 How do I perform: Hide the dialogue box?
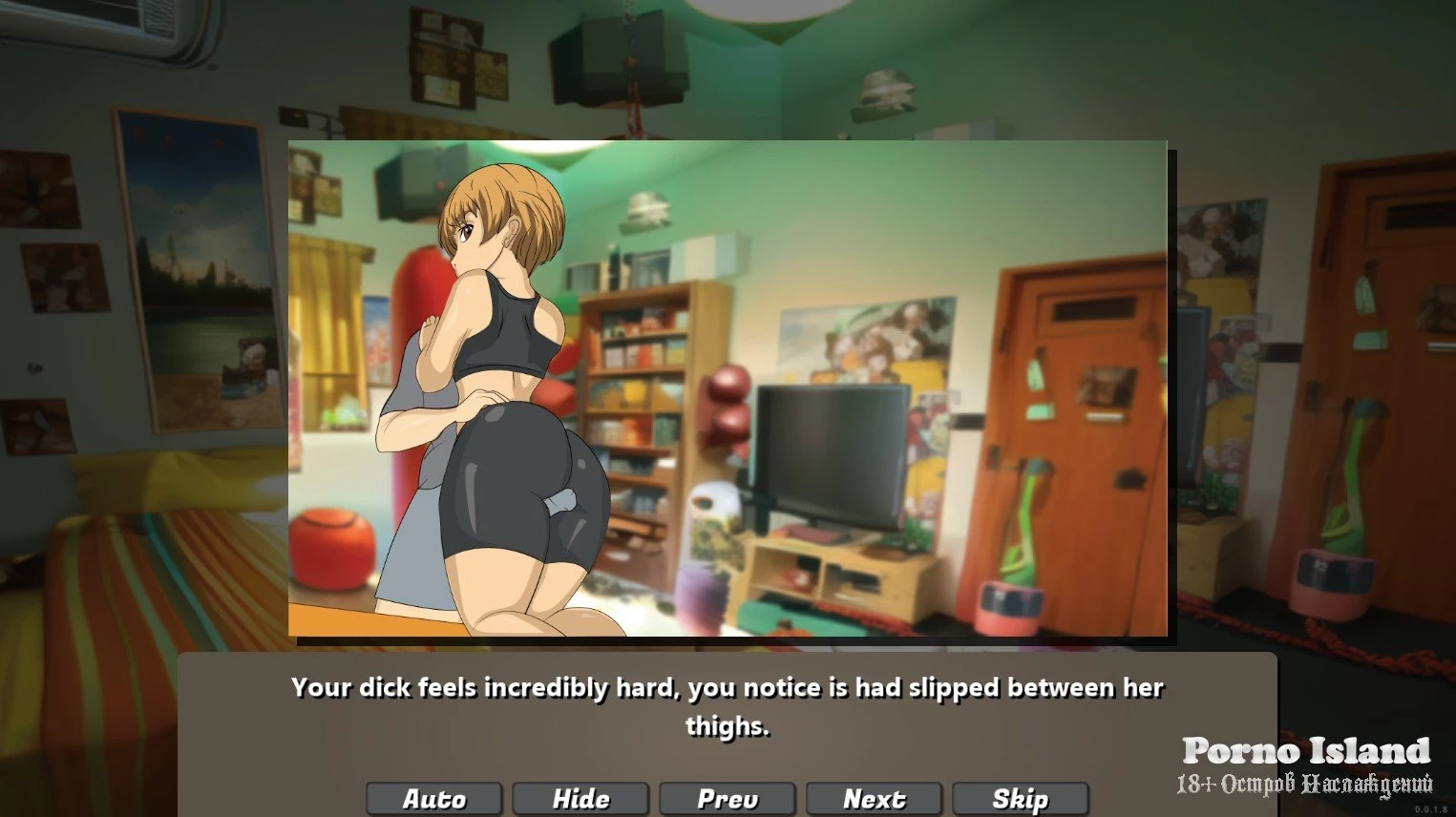click(580, 799)
